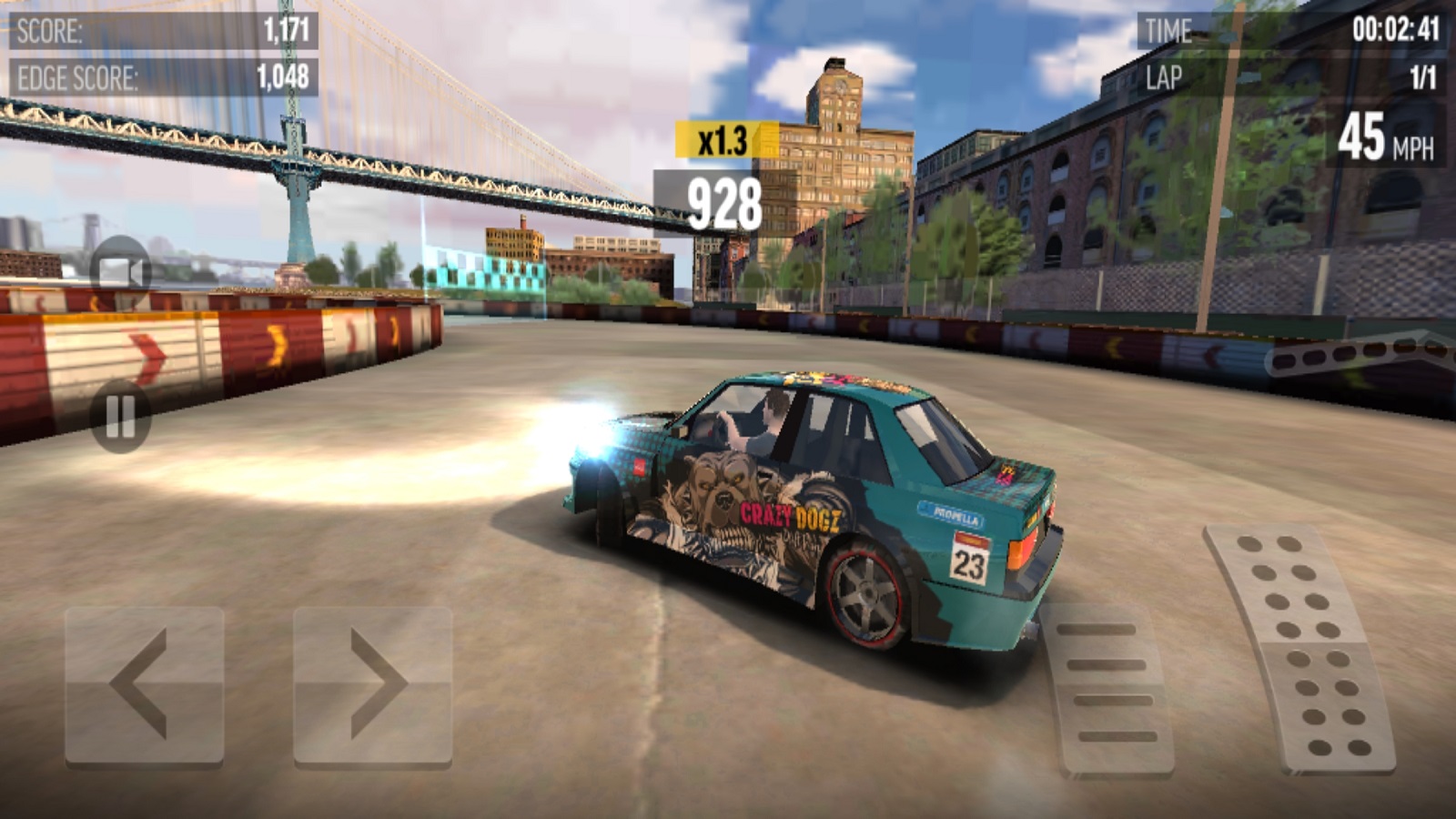
Task: Pull the handbrake lever icon
Action: pyautogui.click(x=1356, y=353)
